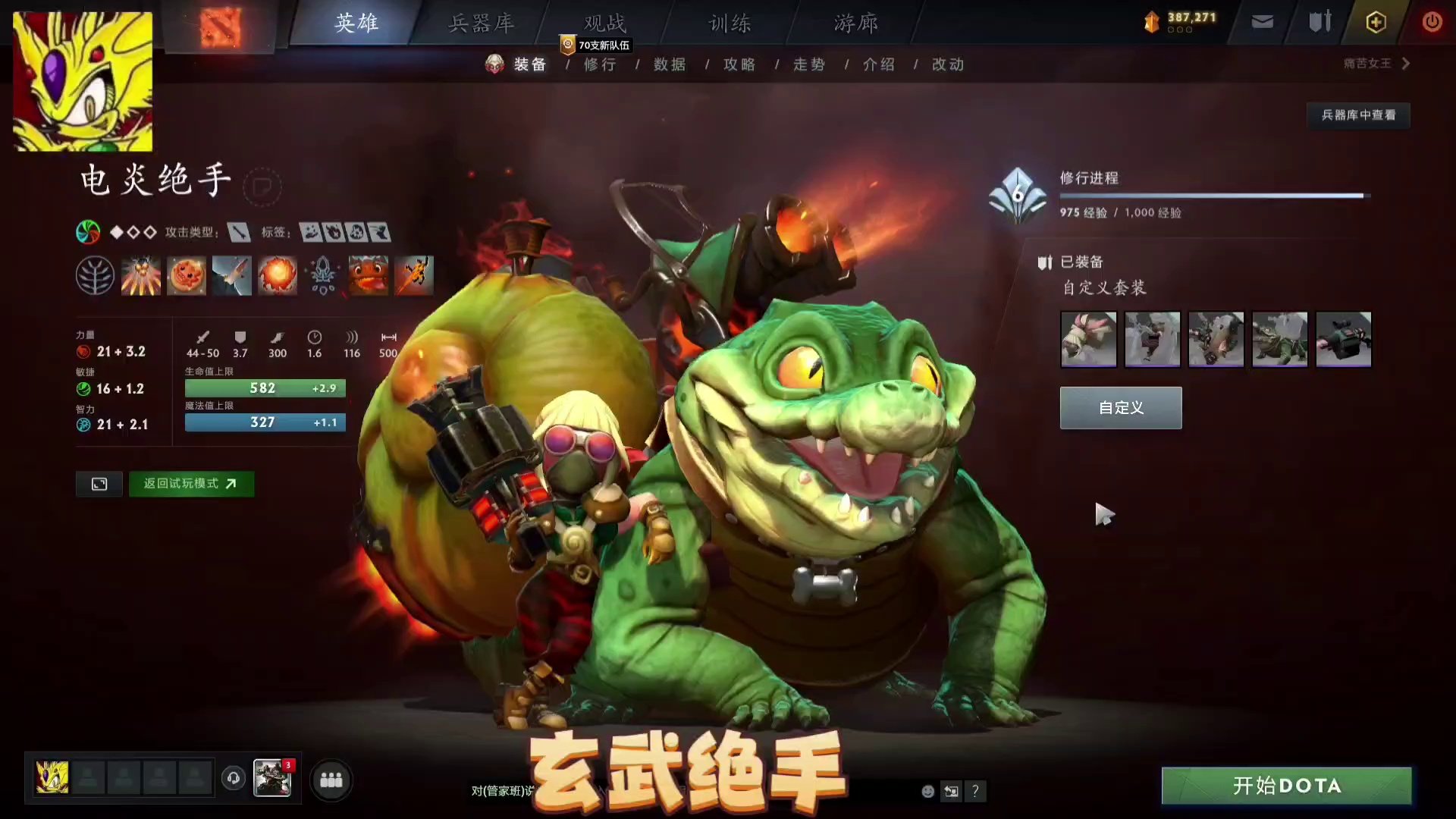Open the hero talent tree icon
This screenshot has height=819, width=1456.
pos(96,275)
